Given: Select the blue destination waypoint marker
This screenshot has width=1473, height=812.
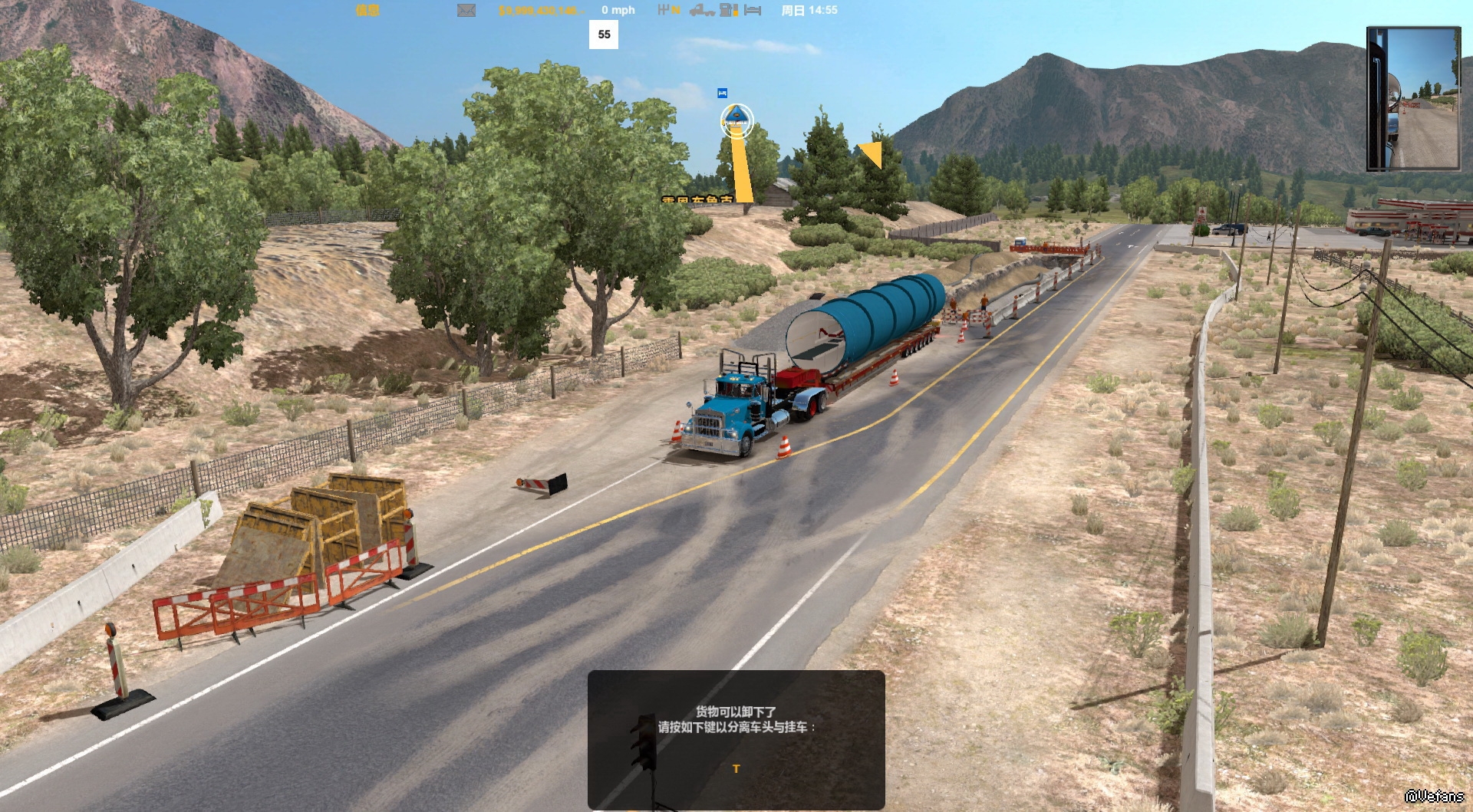Looking at the screenshot, I should click(x=736, y=120).
